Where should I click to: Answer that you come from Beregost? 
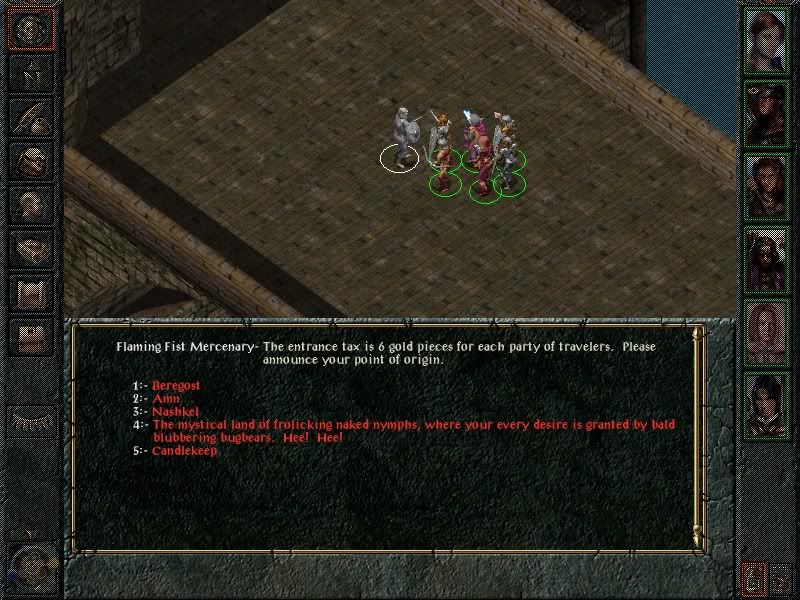(x=175, y=385)
